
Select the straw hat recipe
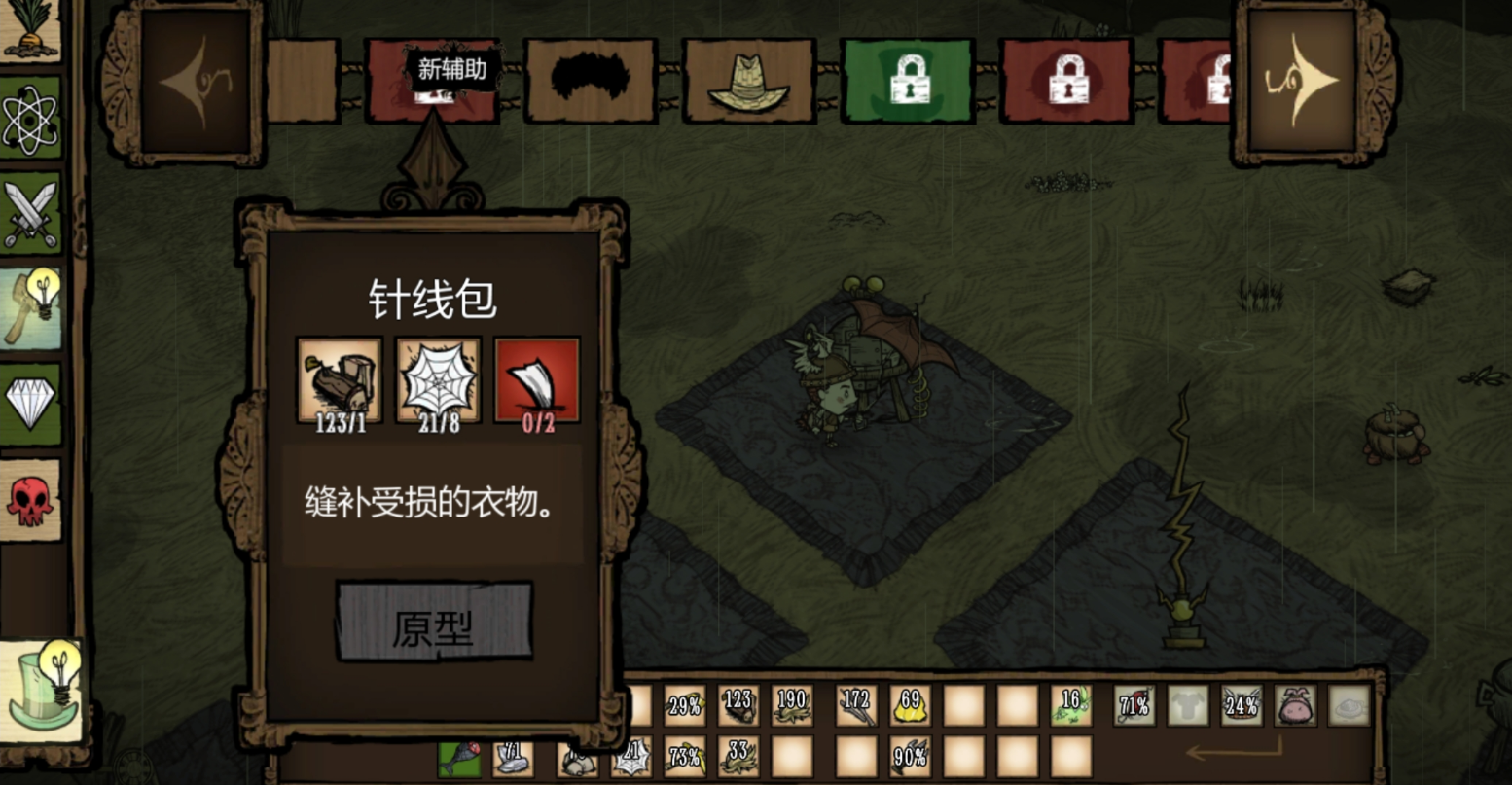tap(748, 82)
